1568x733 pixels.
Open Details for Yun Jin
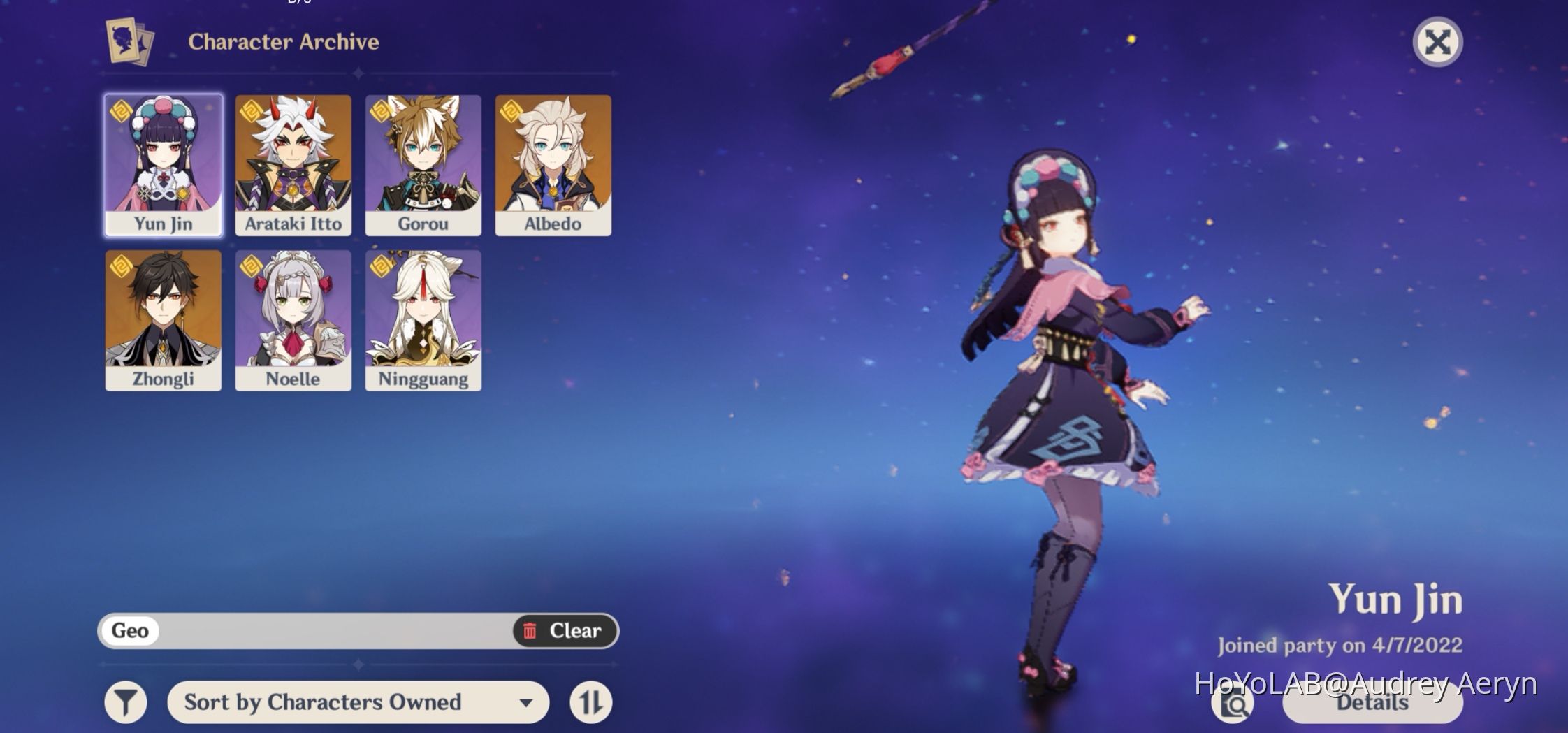[1371, 704]
